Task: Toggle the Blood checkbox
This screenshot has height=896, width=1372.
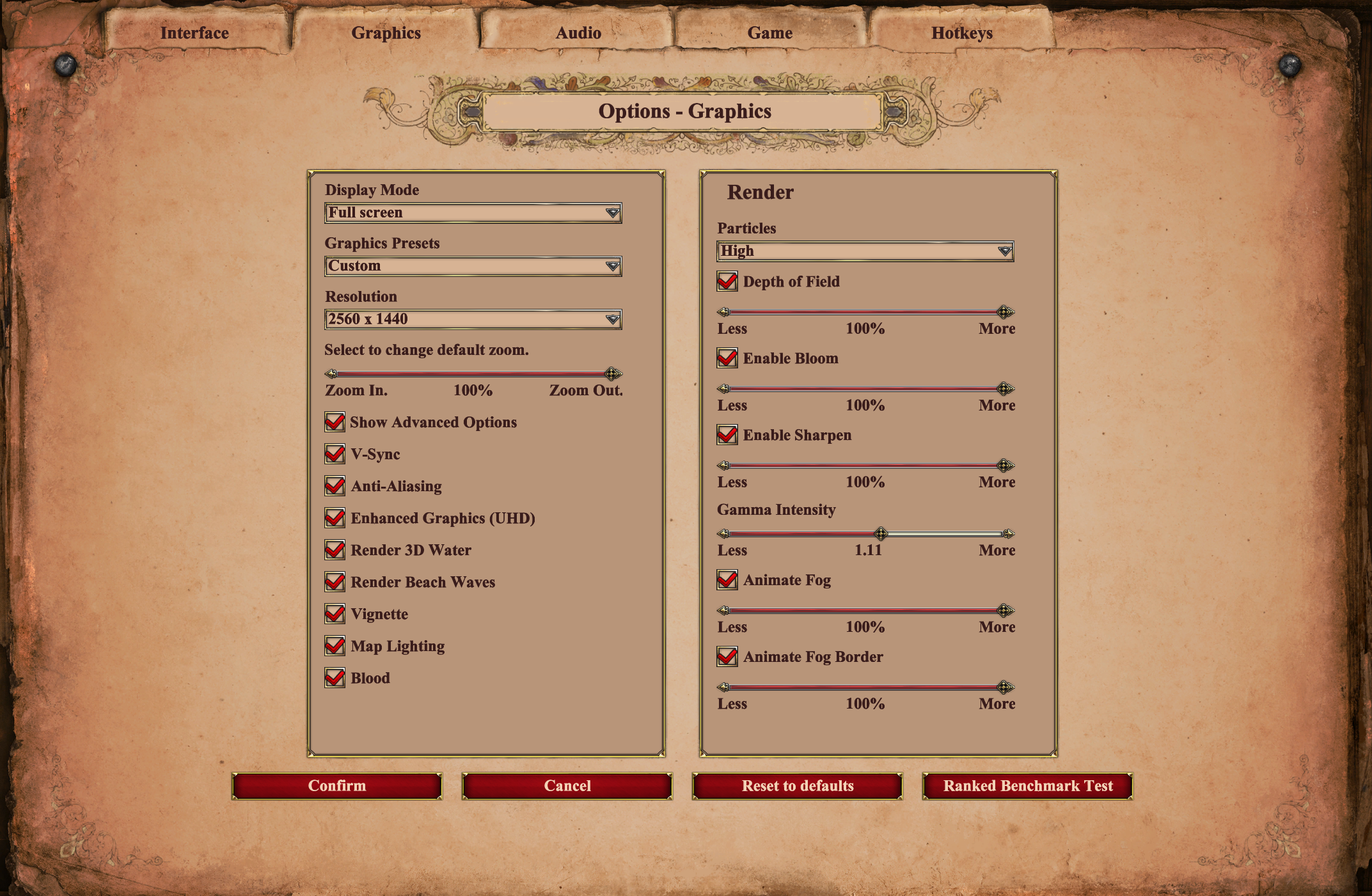Action: 335,678
